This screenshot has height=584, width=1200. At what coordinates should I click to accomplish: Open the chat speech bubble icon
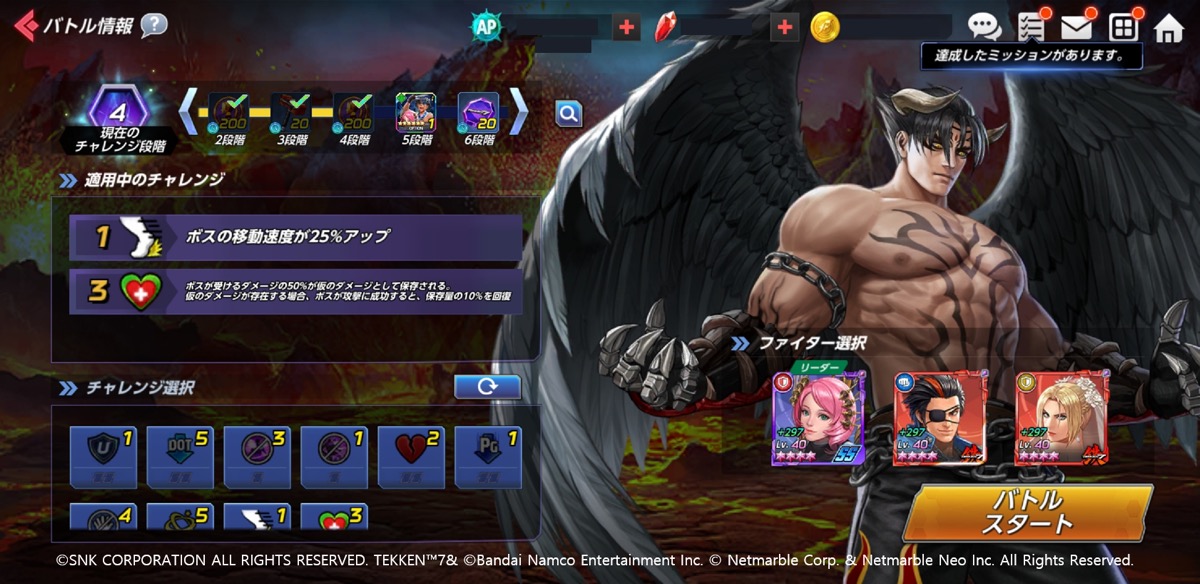click(984, 27)
